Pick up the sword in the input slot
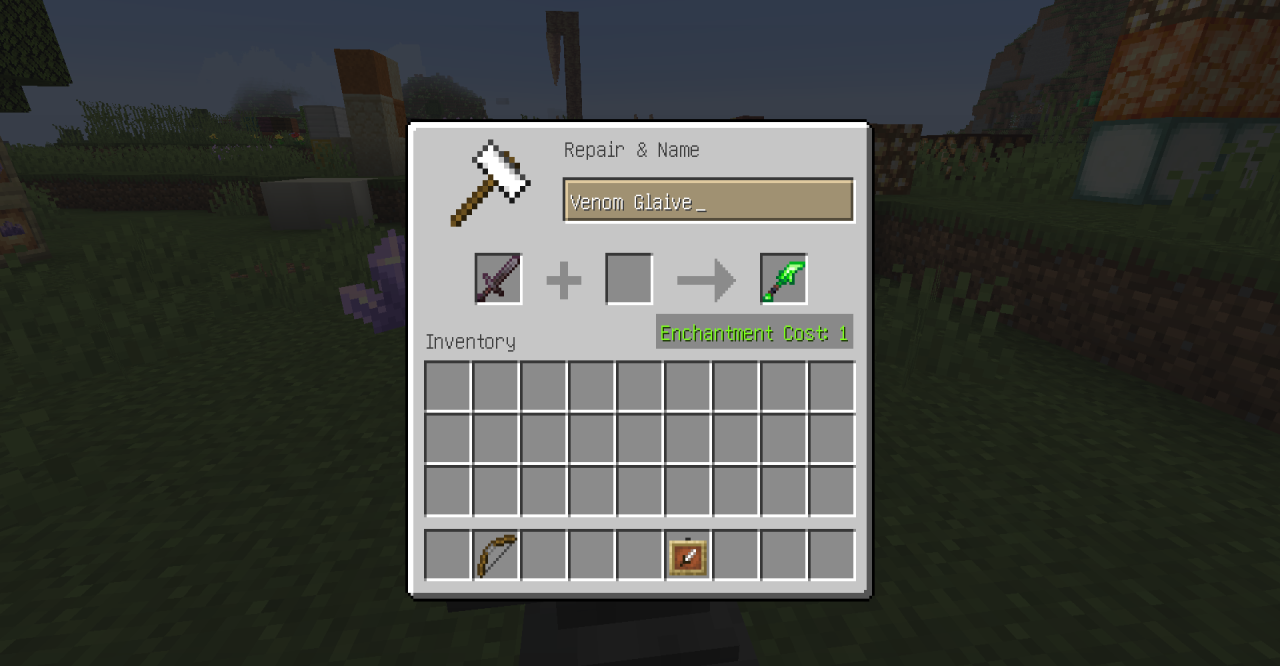This screenshot has width=1280, height=666. coord(498,279)
